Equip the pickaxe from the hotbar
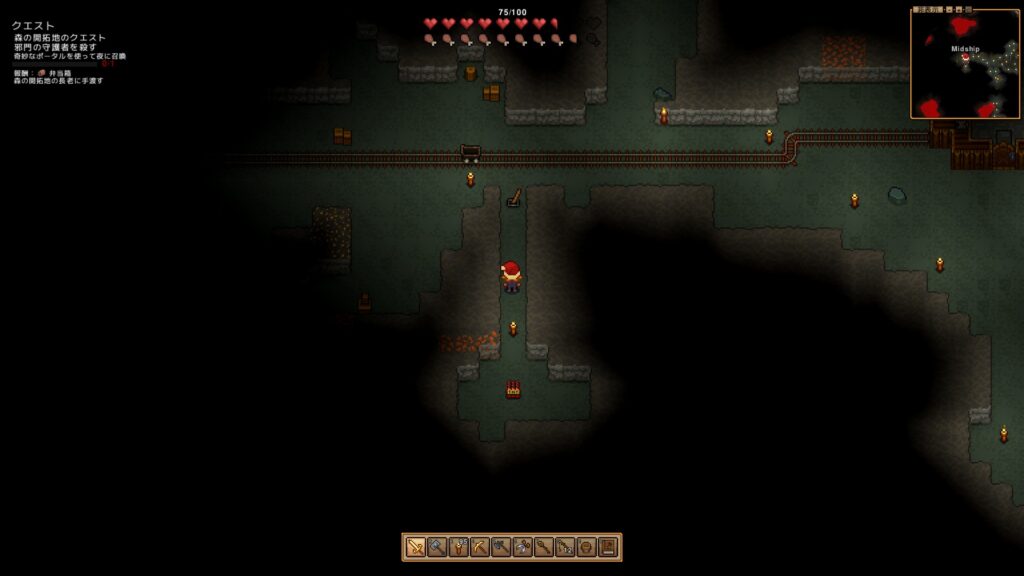This screenshot has width=1024, height=576. [480, 547]
